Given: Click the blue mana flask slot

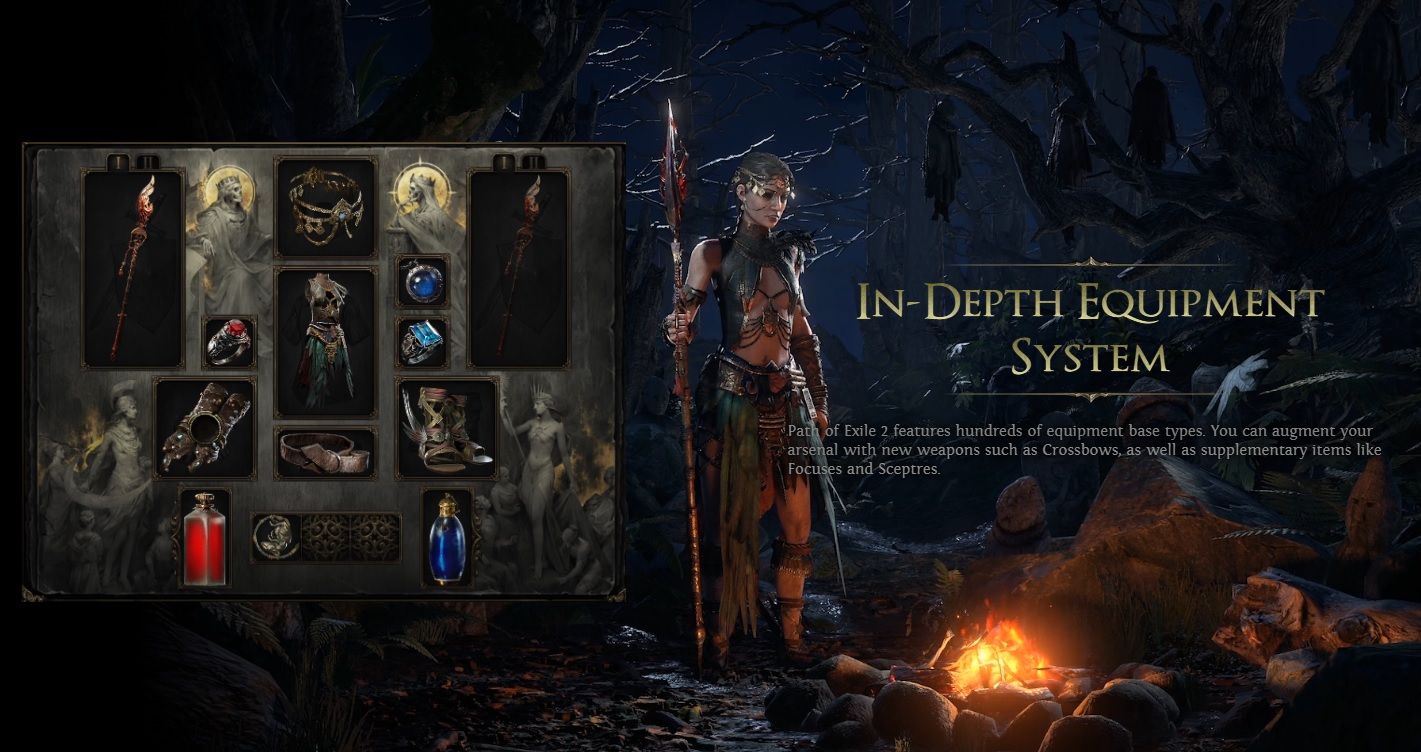Looking at the screenshot, I should click(x=446, y=537).
